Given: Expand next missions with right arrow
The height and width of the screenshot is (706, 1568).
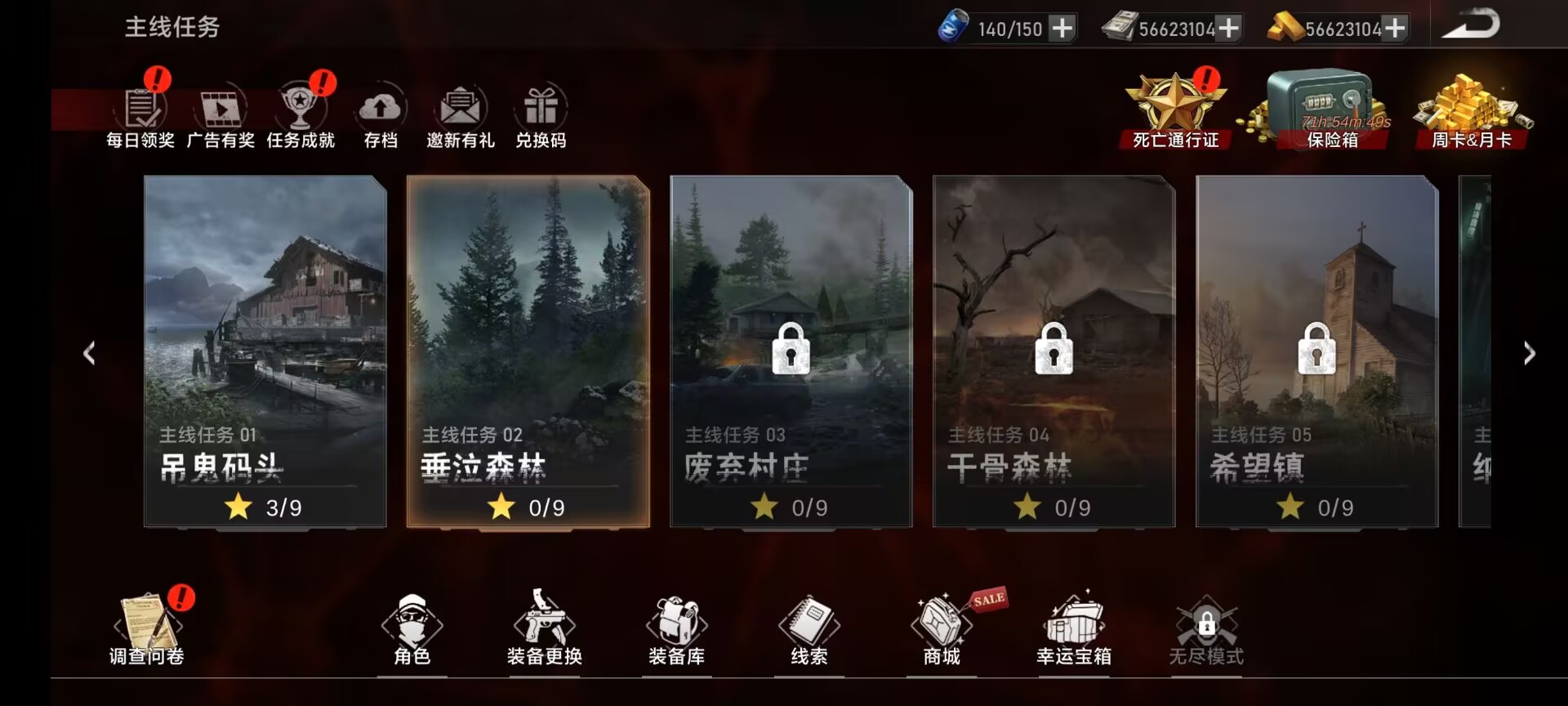Looking at the screenshot, I should coord(1529,353).
